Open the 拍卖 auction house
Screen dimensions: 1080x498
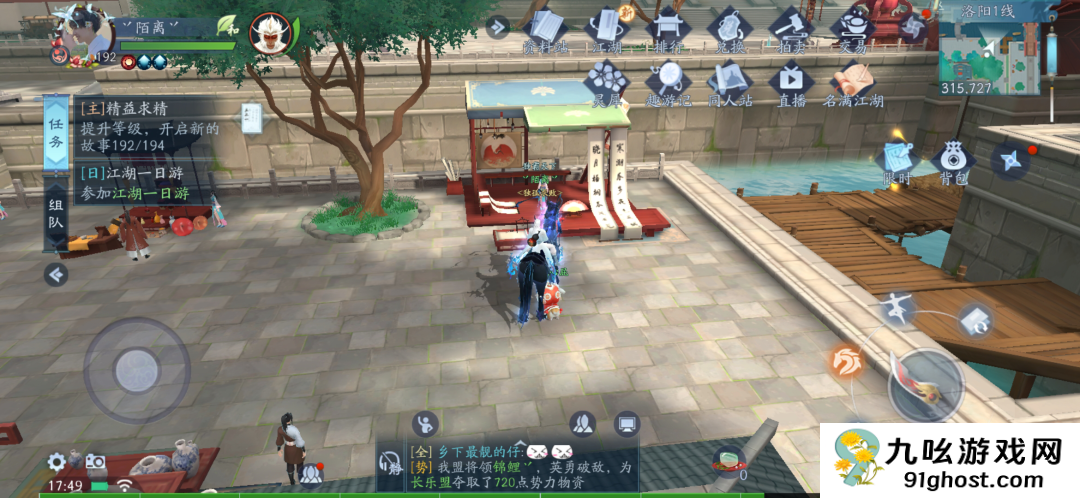[x=791, y=28]
